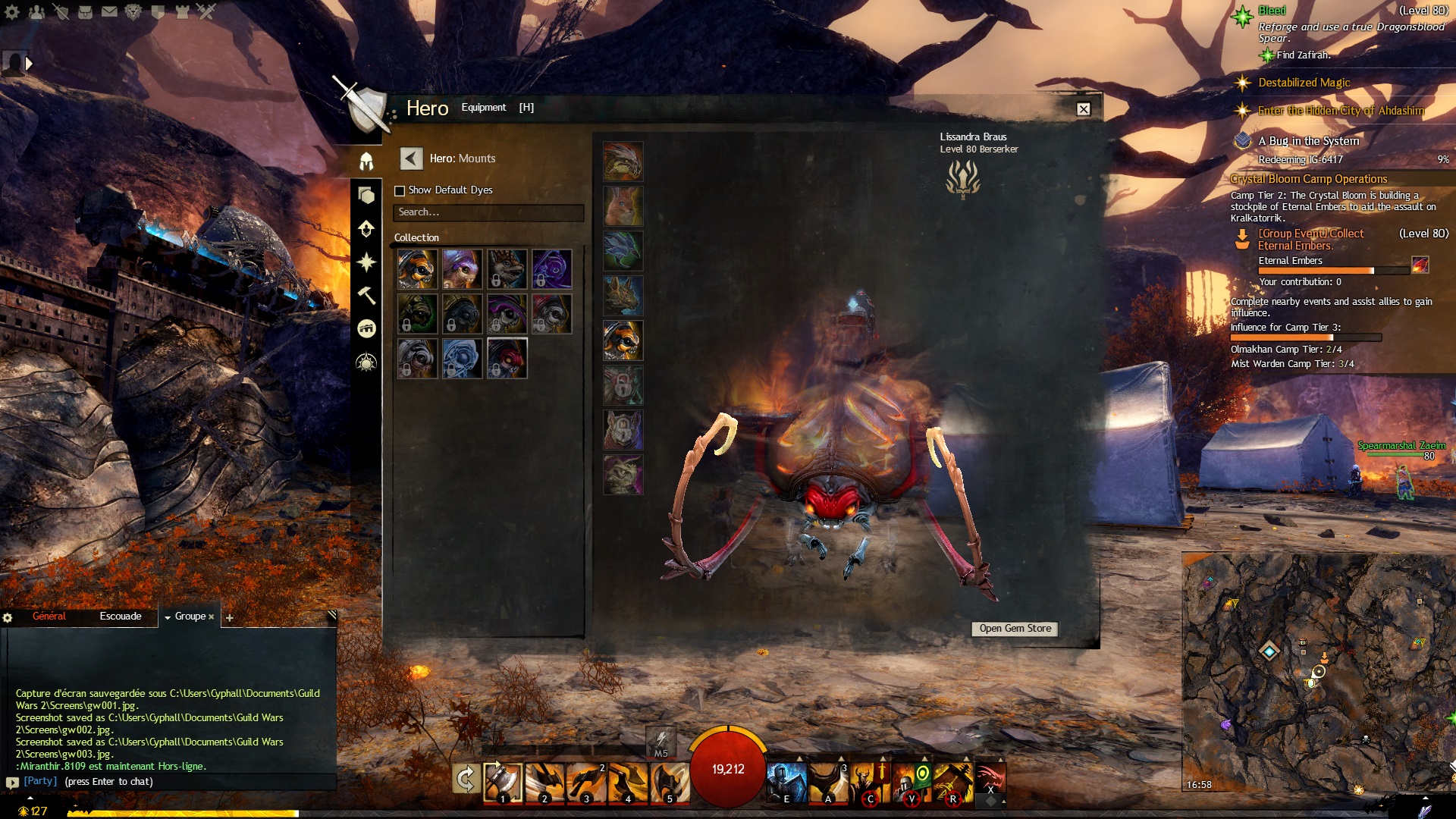Image resolution: width=1456 pixels, height=819 pixels.
Task: Close the Hero panel
Action: pos(1084,109)
